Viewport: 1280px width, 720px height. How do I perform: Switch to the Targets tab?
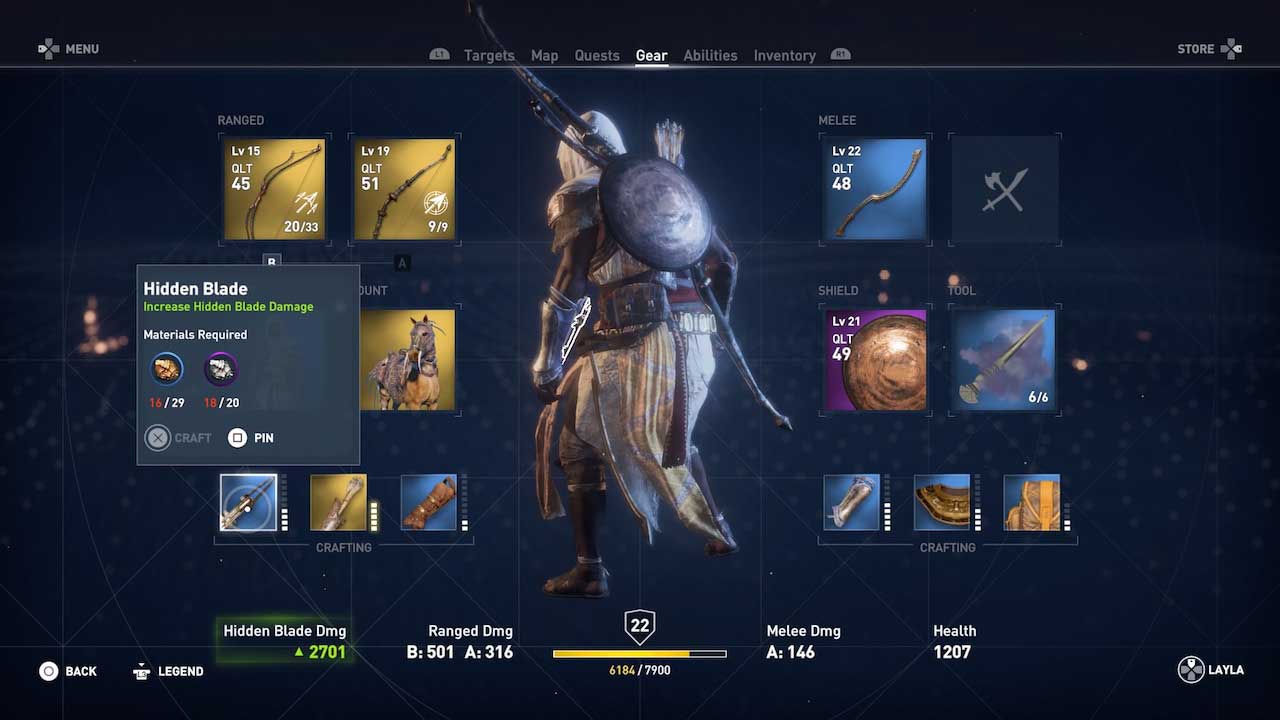(489, 55)
